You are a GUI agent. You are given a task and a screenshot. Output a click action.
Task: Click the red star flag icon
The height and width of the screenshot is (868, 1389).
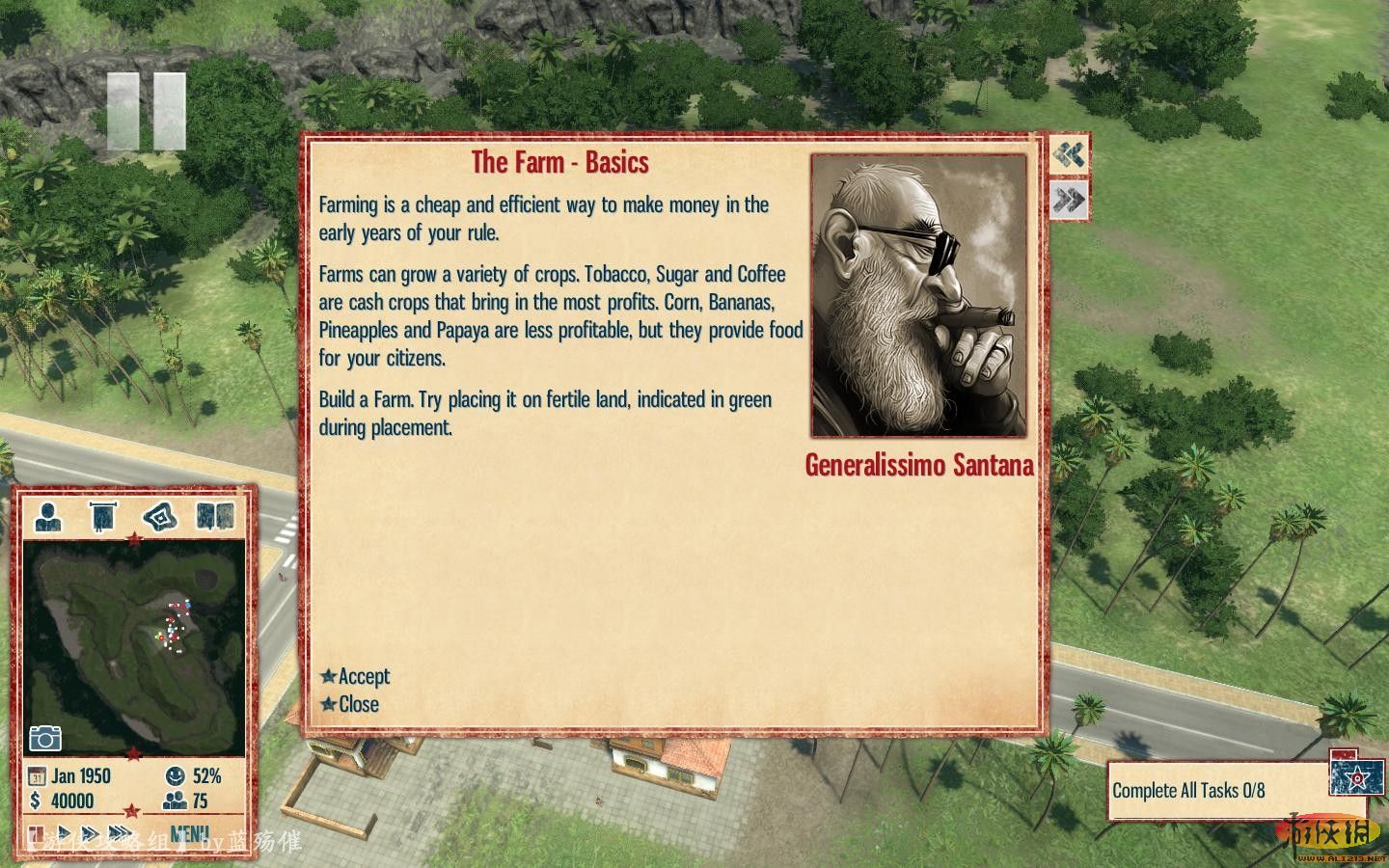click(x=1357, y=777)
